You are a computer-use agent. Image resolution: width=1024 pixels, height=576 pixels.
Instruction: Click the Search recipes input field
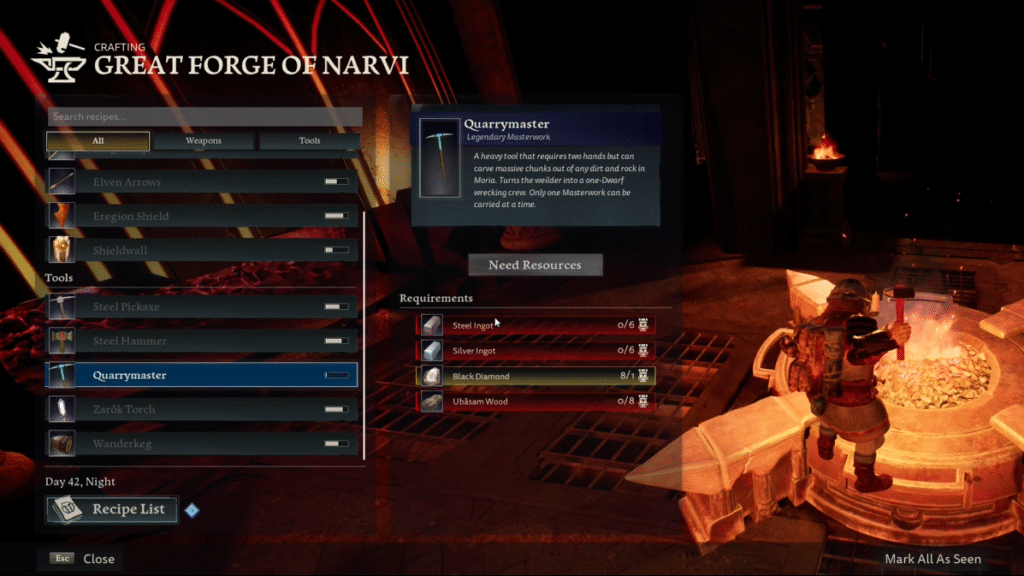tap(203, 117)
